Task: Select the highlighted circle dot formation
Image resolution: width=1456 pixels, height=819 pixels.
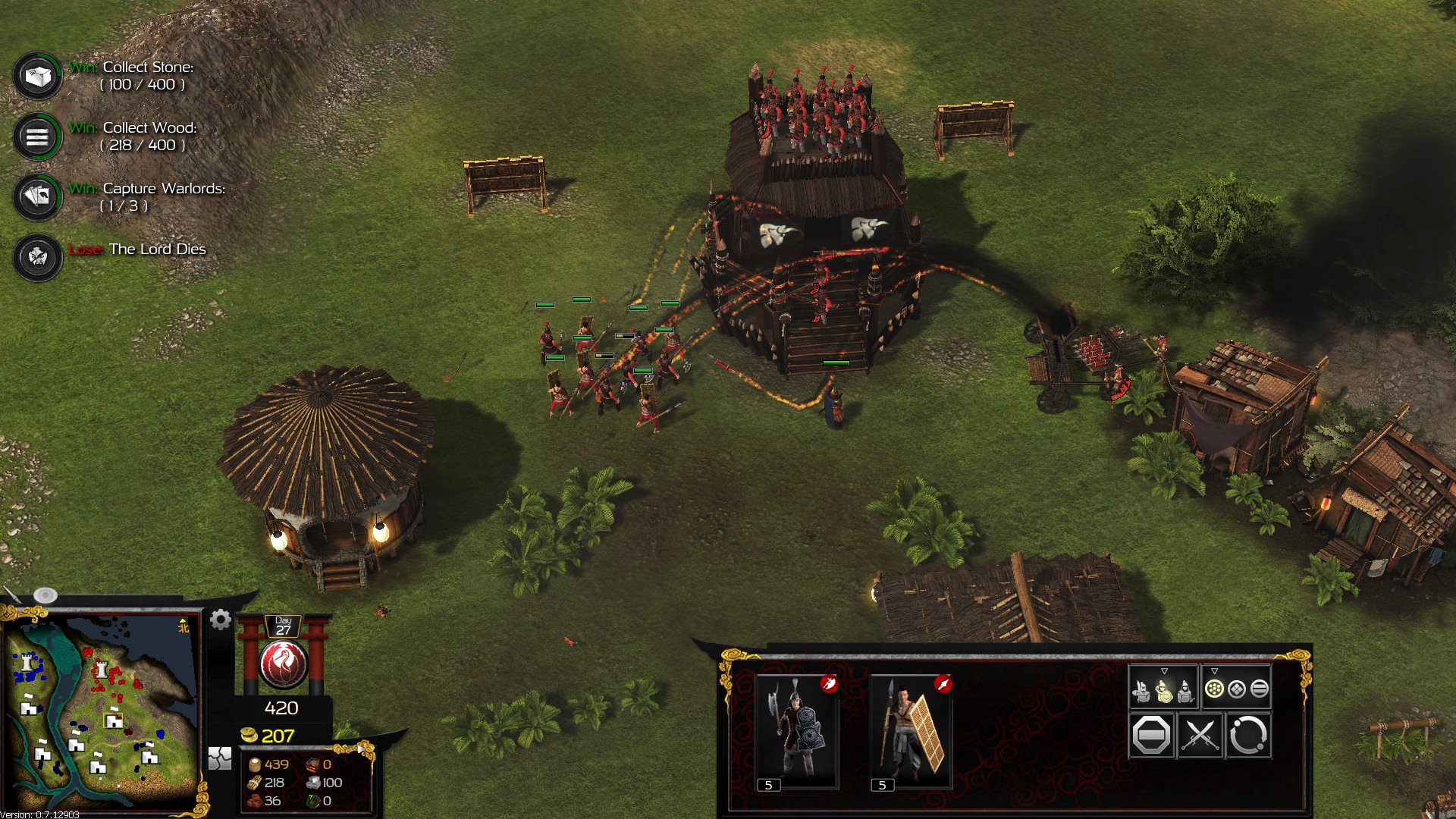Action: pos(1214,689)
